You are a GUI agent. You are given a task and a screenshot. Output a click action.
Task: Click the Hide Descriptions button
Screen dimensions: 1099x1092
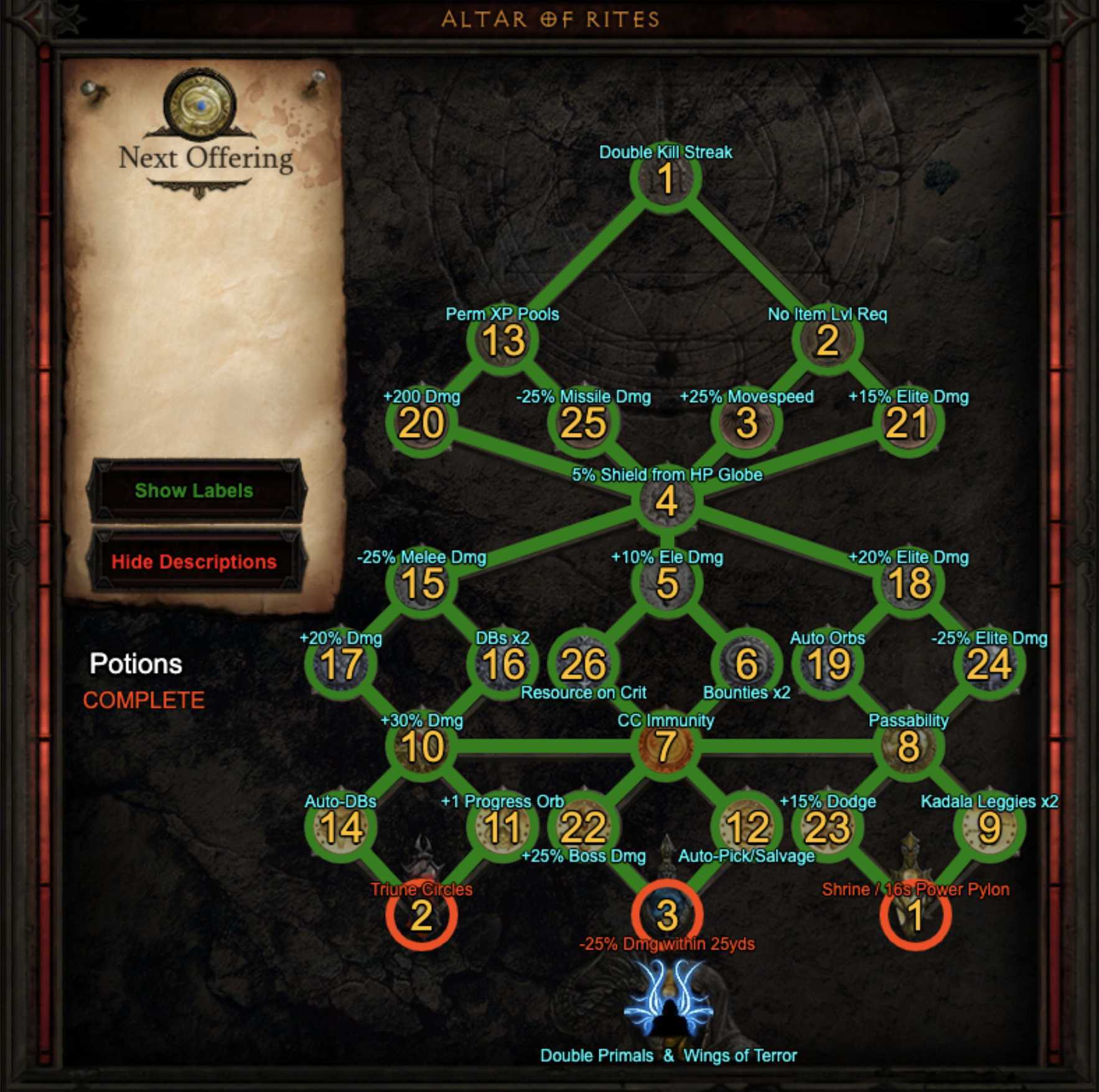tap(194, 562)
